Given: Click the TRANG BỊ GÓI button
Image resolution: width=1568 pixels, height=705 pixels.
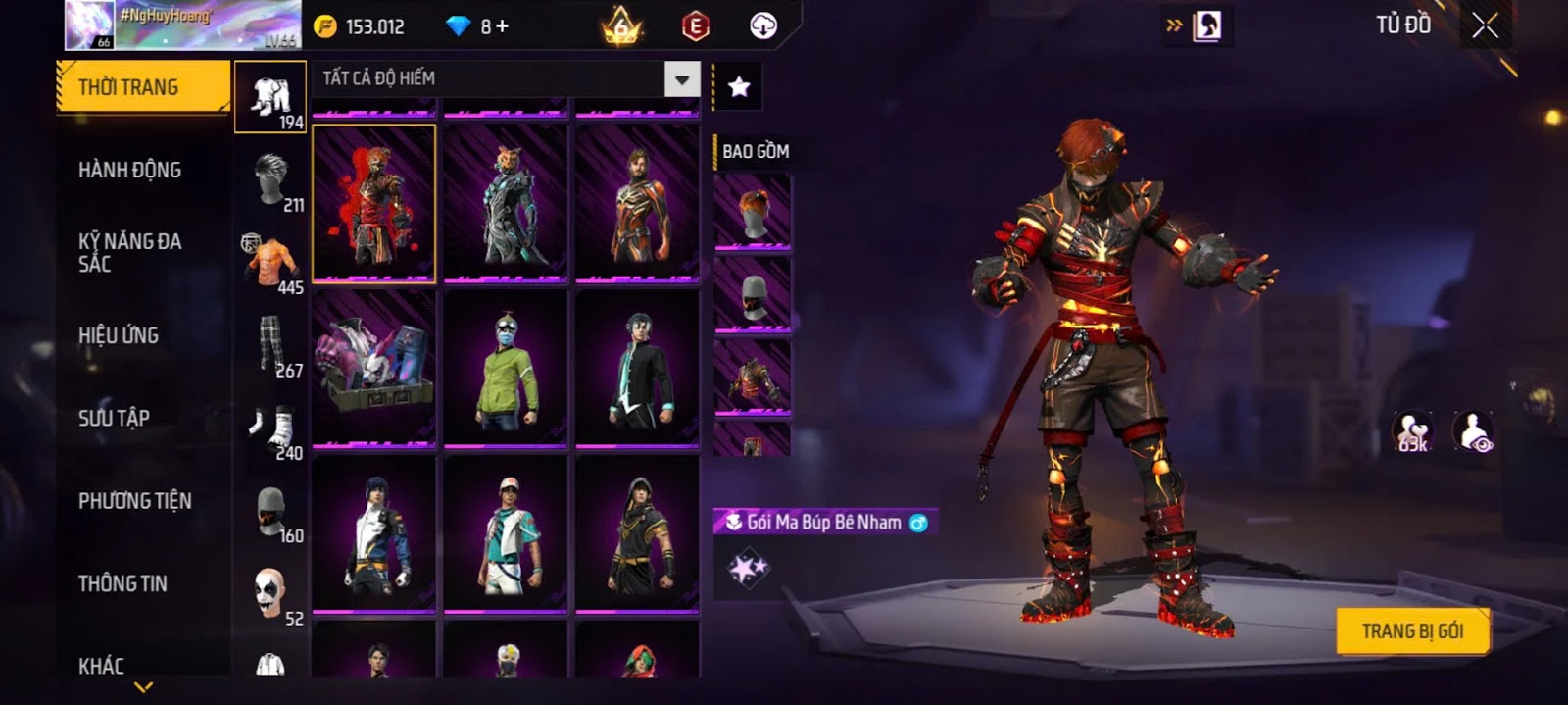Looking at the screenshot, I should coord(1412,631).
